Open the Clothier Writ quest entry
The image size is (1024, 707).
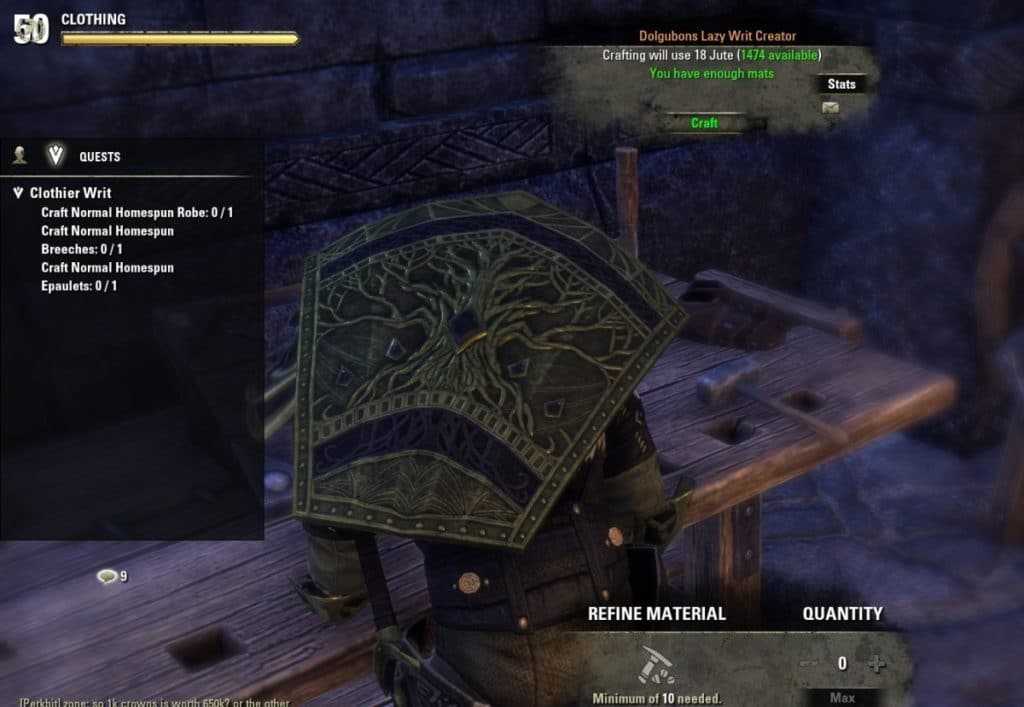click(x=70, y=193)
